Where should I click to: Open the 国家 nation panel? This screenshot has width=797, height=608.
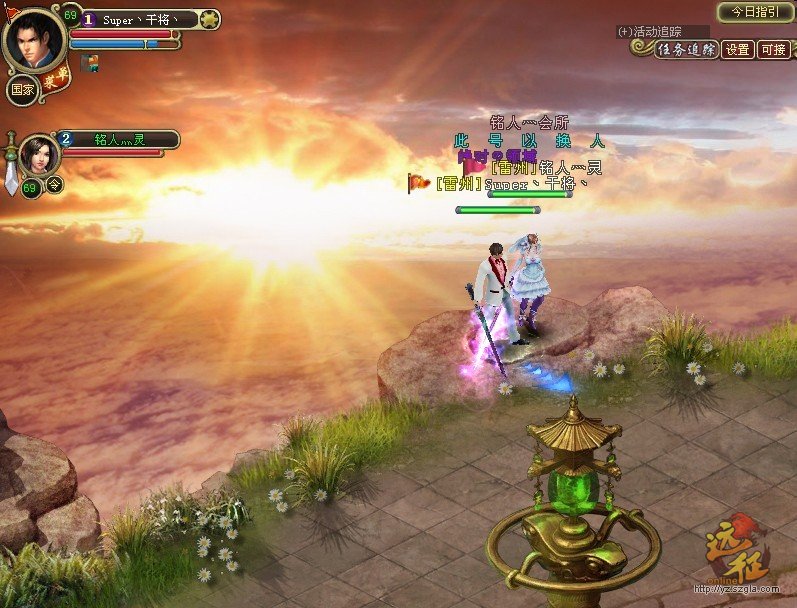tap(22, 90)
